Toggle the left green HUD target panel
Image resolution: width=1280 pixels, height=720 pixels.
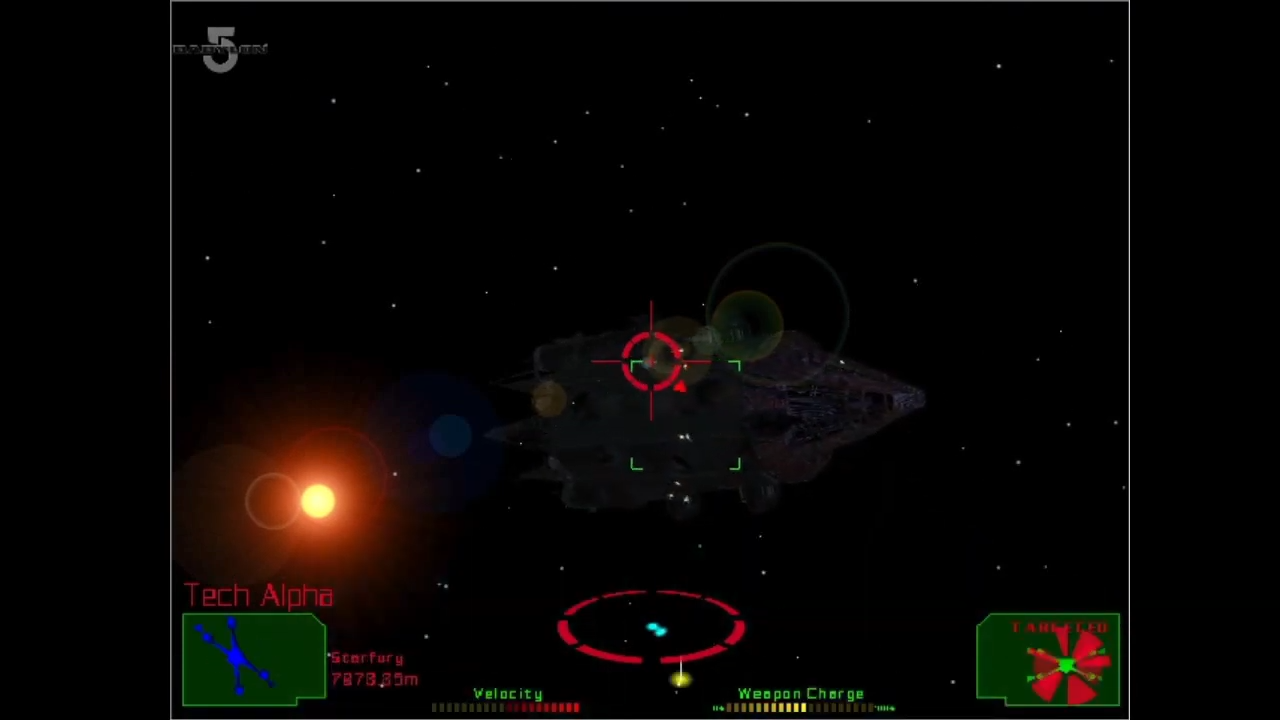[x=253, y=657]
